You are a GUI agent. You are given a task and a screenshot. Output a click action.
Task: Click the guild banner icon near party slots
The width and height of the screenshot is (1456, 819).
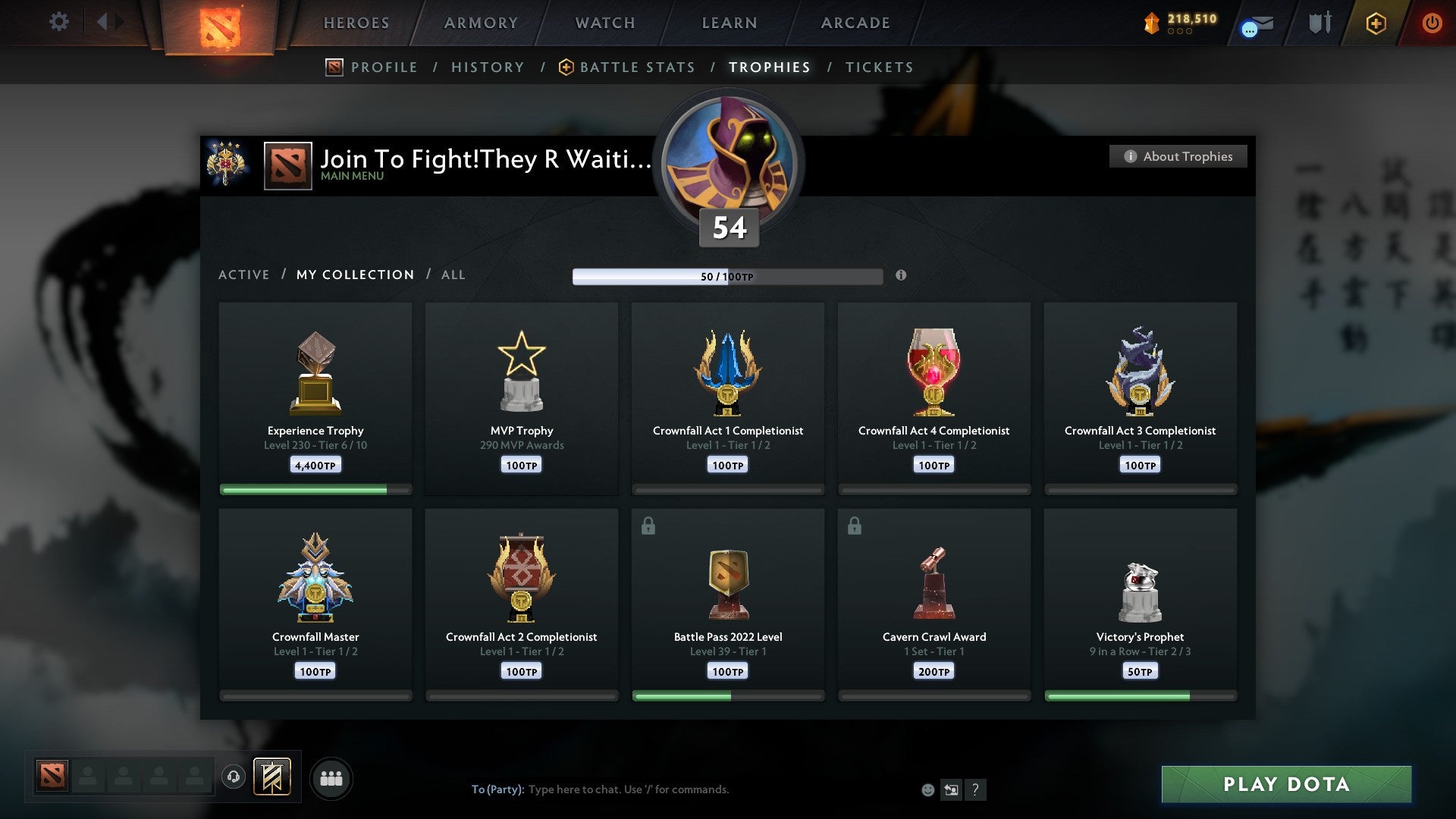pos(273,777)
